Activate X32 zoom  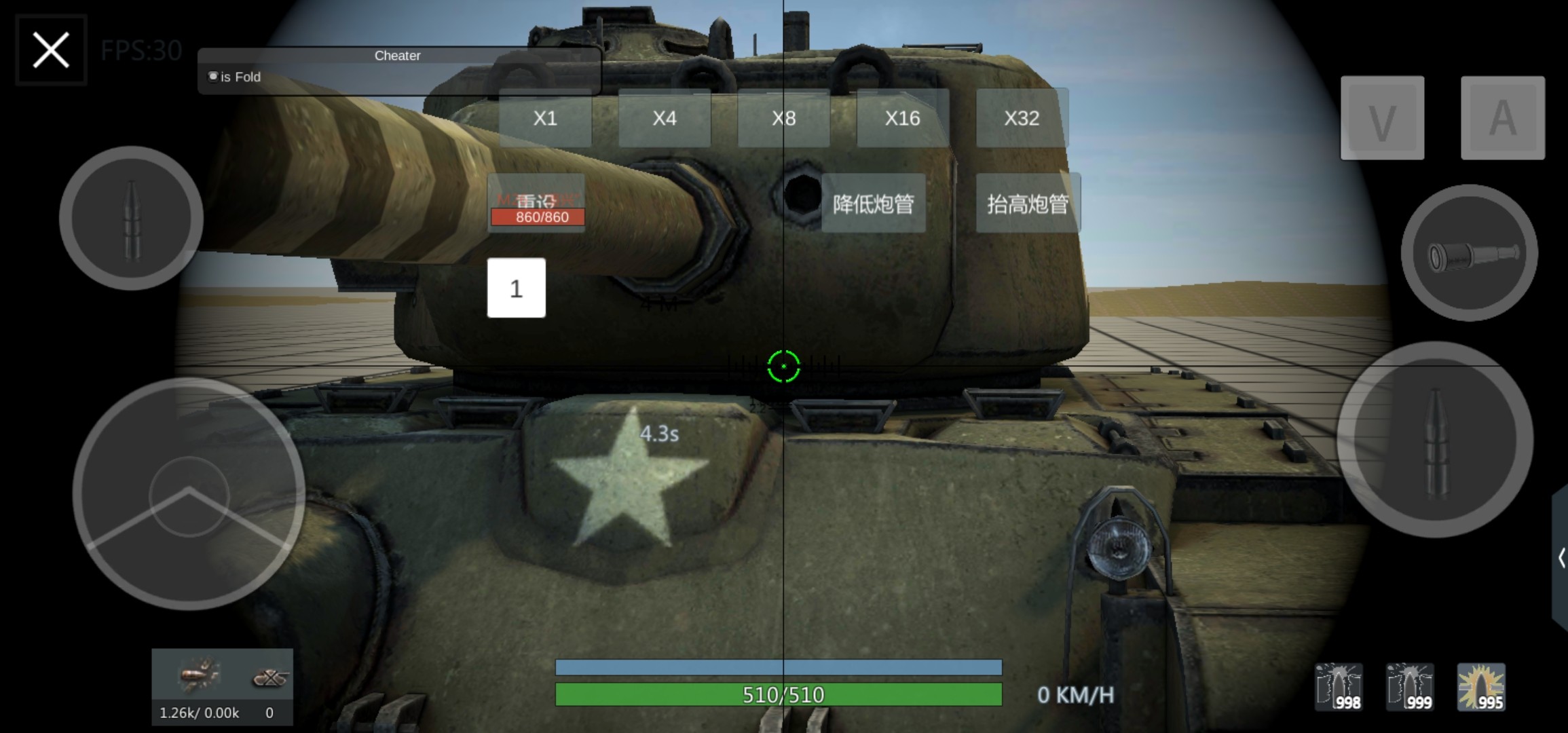pos(1022,118)
